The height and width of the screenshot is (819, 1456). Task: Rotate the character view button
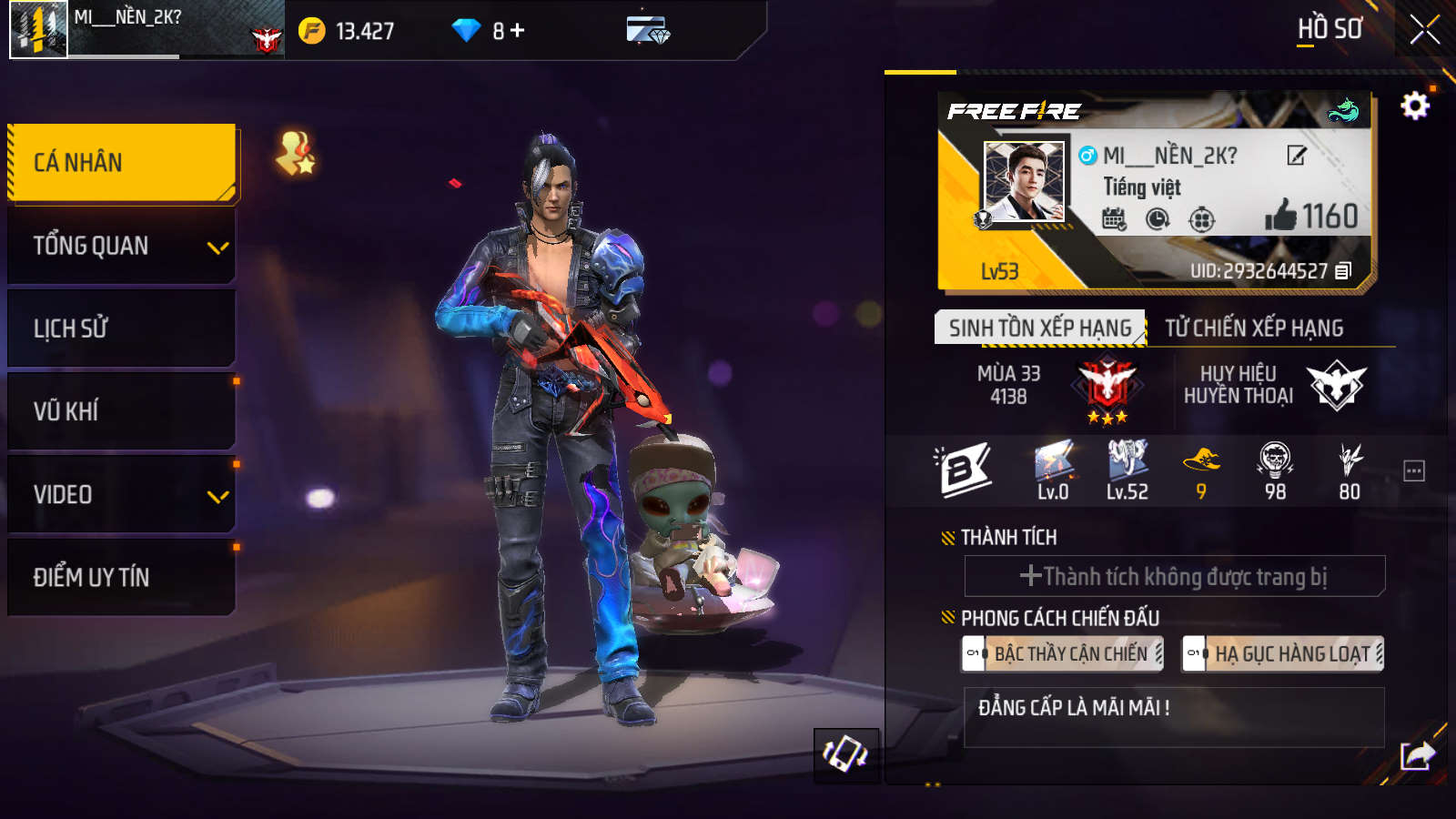(845, 754)
